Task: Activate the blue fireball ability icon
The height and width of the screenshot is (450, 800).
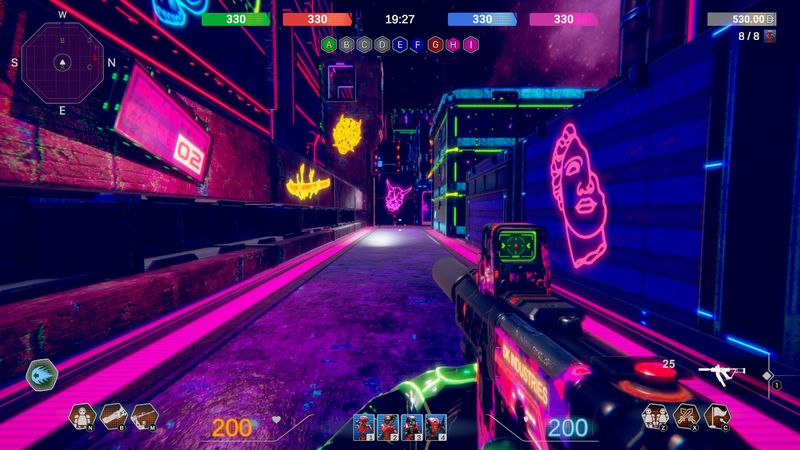Action: click(42, 374)
